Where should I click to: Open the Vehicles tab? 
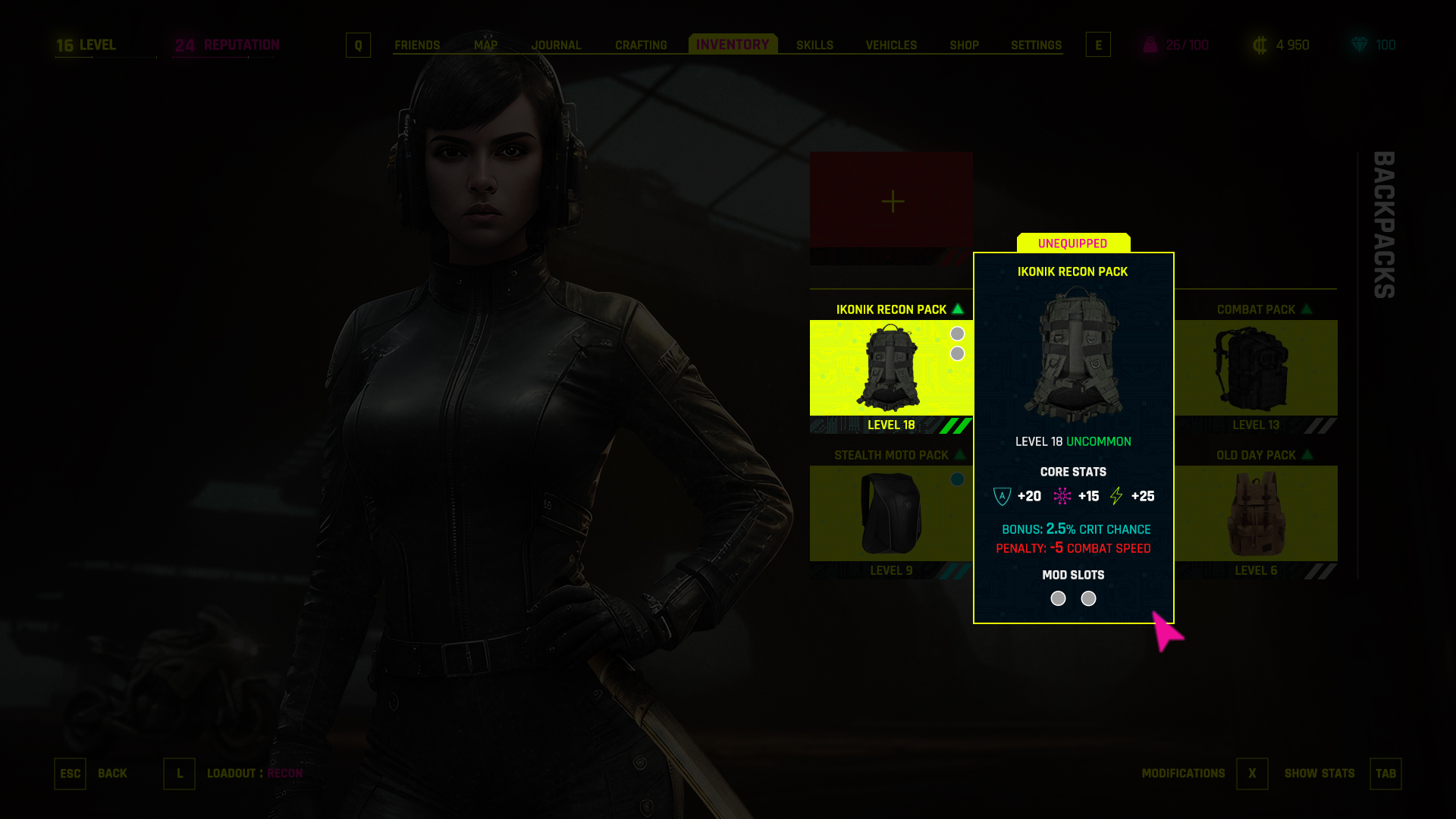[891, 45]
